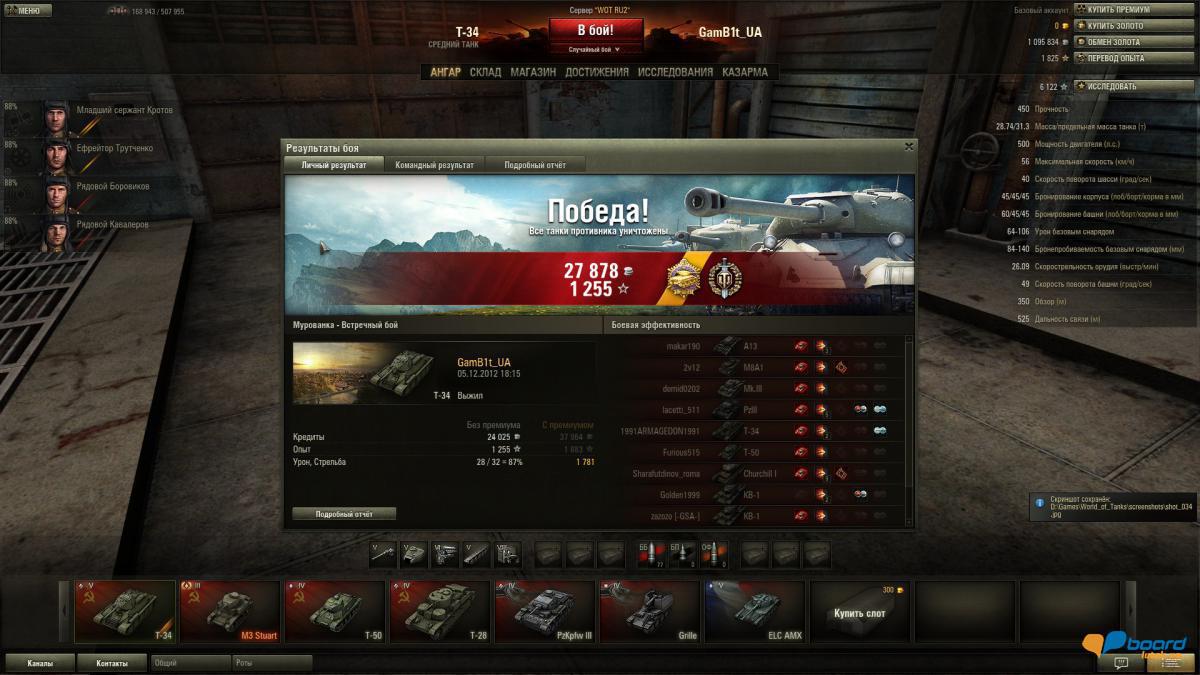Start battle with the red В бой! button
The width and height of the screenshot is (1200, 675).
[595, 29]
